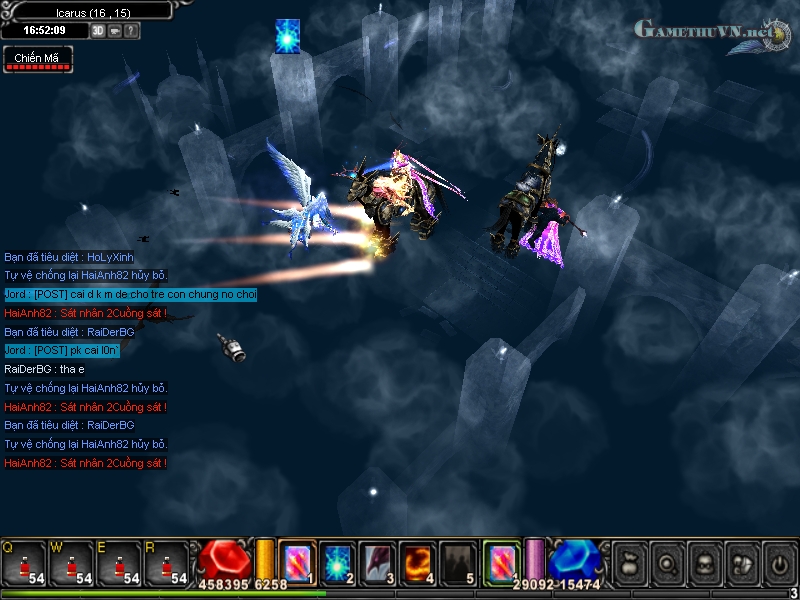This screenshot has height=600, width=800.
Task: Toggle the 3D view button
Action: (98, 31)
